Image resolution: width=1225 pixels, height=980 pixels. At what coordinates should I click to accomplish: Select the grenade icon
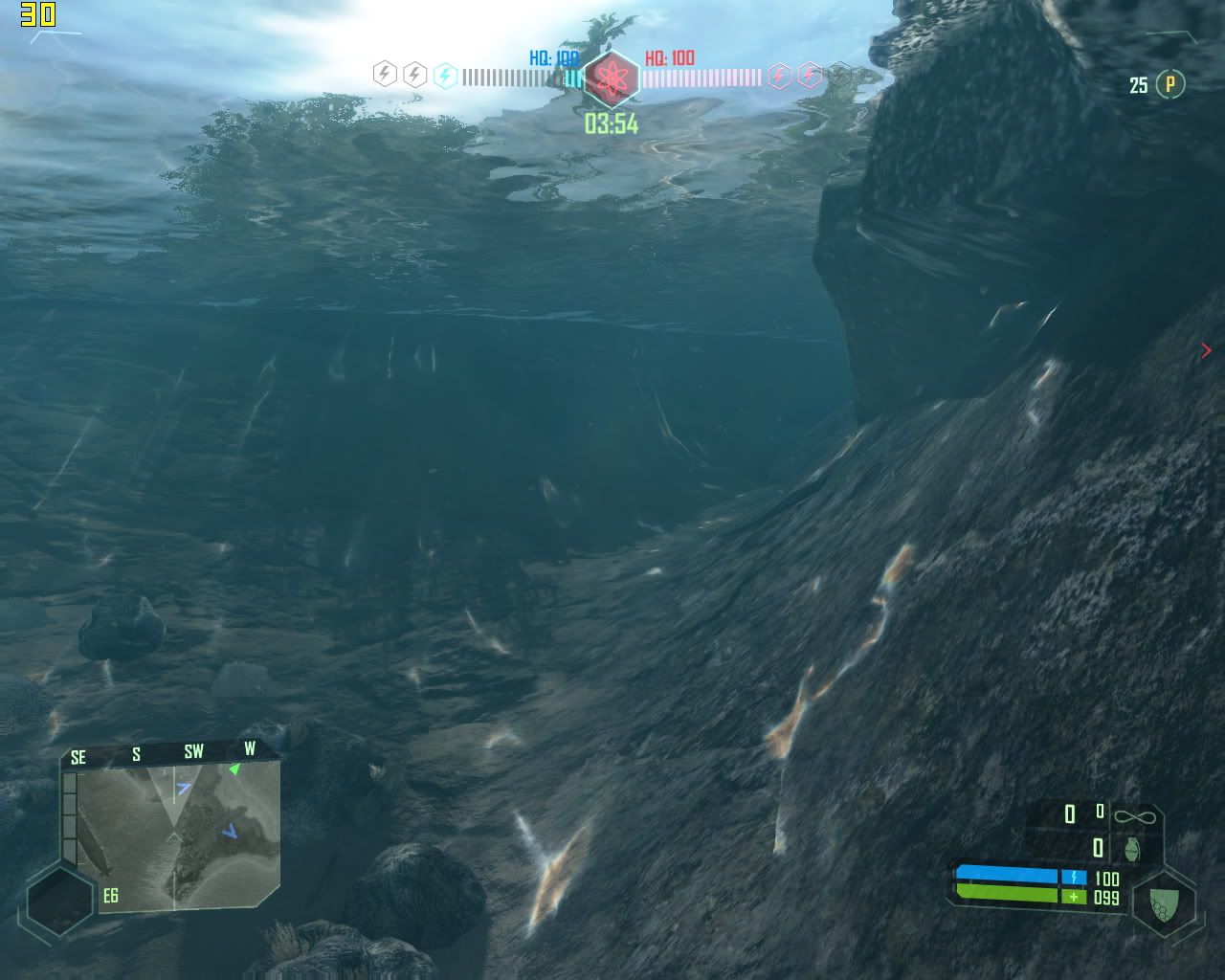point(1132,848)
